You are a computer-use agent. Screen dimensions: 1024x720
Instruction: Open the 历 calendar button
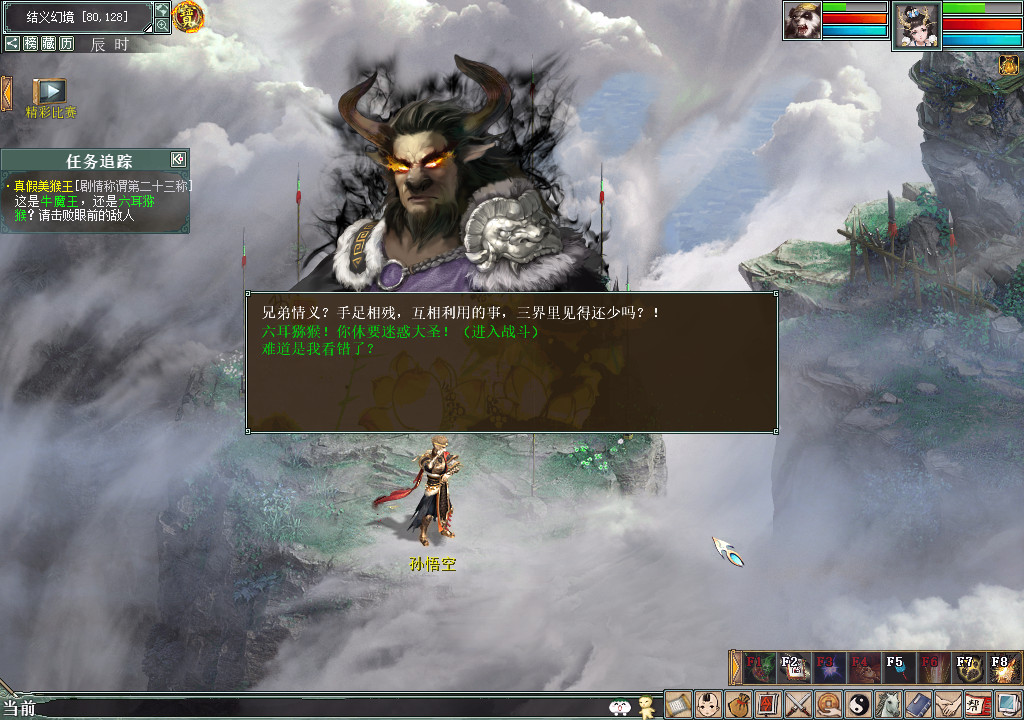66,44
